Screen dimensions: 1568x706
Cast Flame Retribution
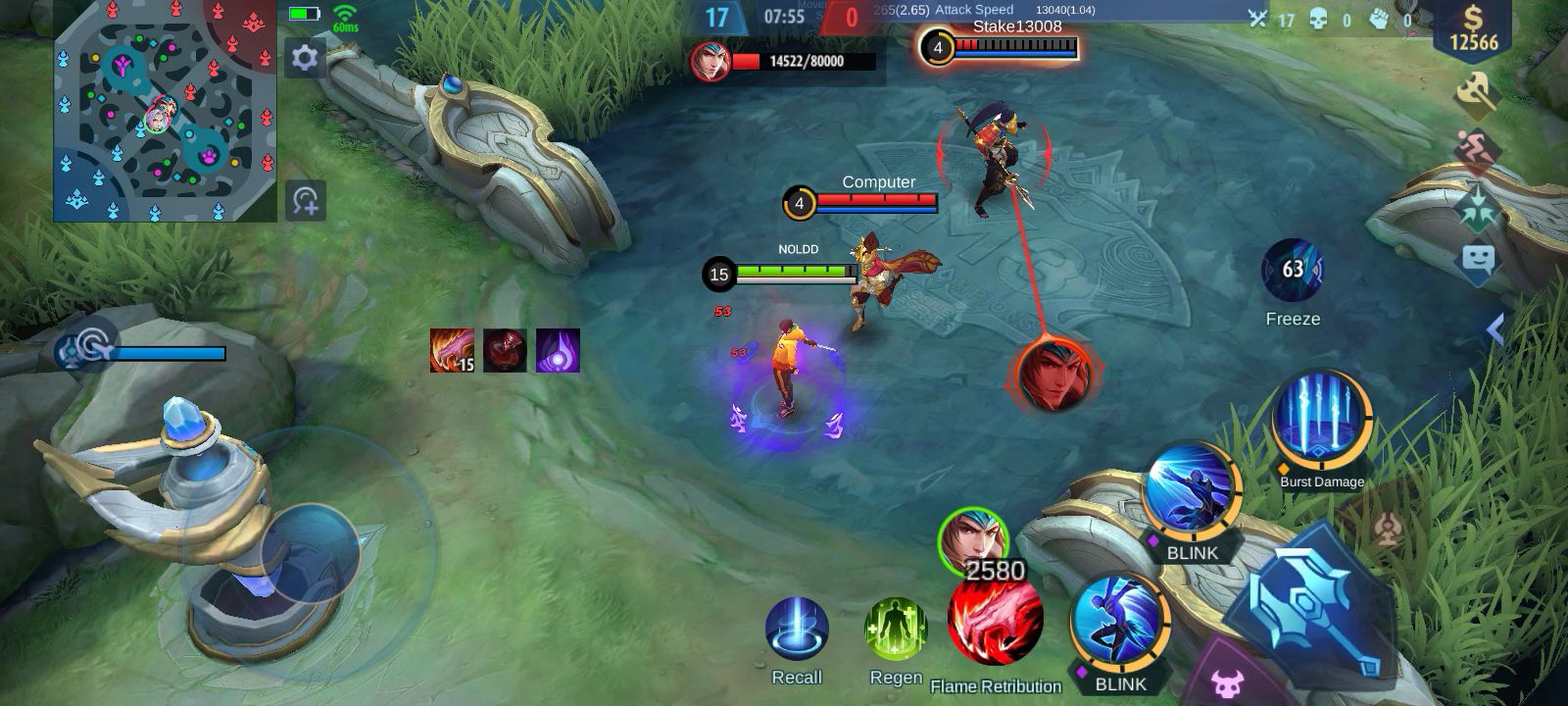point(996,622)
